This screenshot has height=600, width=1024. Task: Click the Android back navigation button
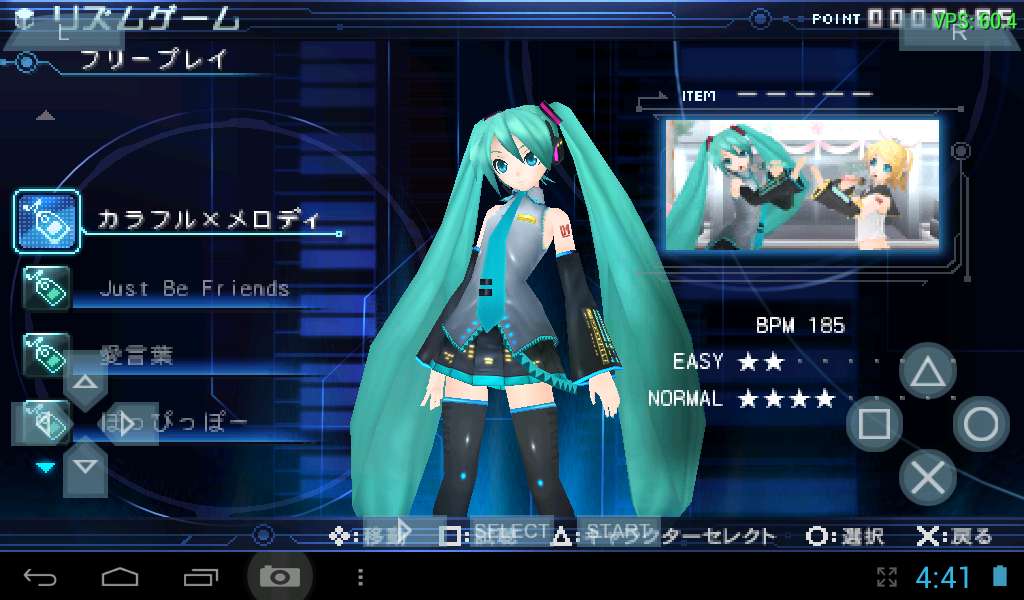click(x=40, y=577)
